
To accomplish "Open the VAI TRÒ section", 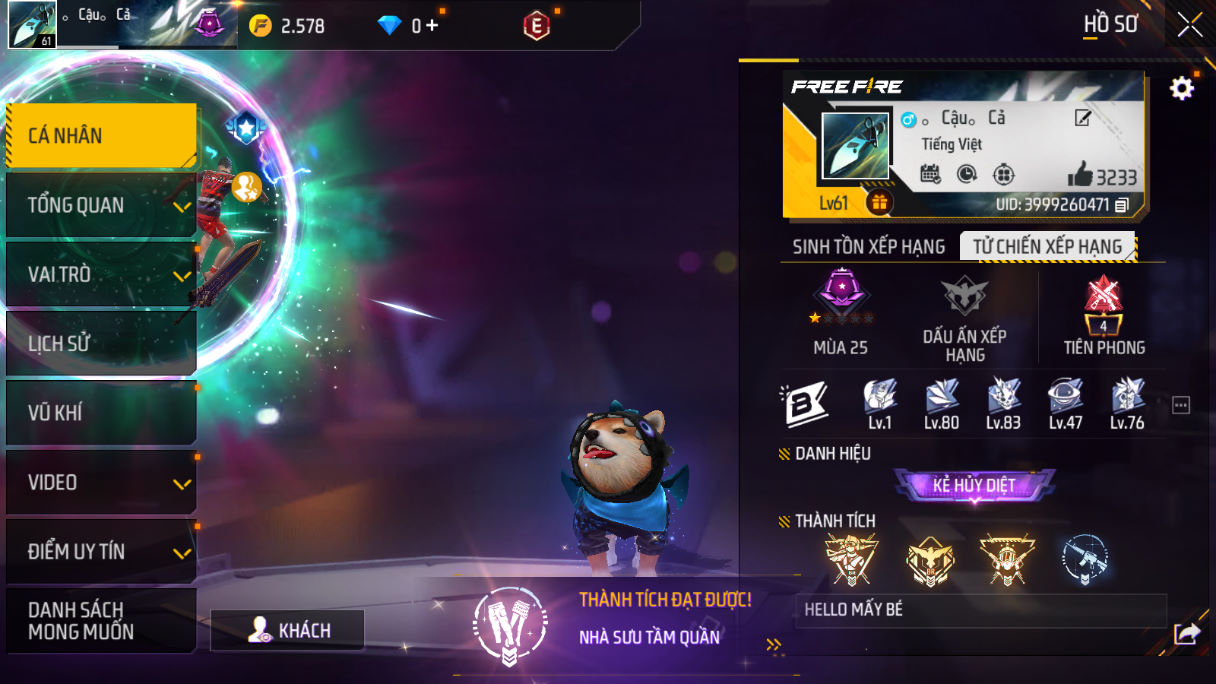I will point(101,275).
